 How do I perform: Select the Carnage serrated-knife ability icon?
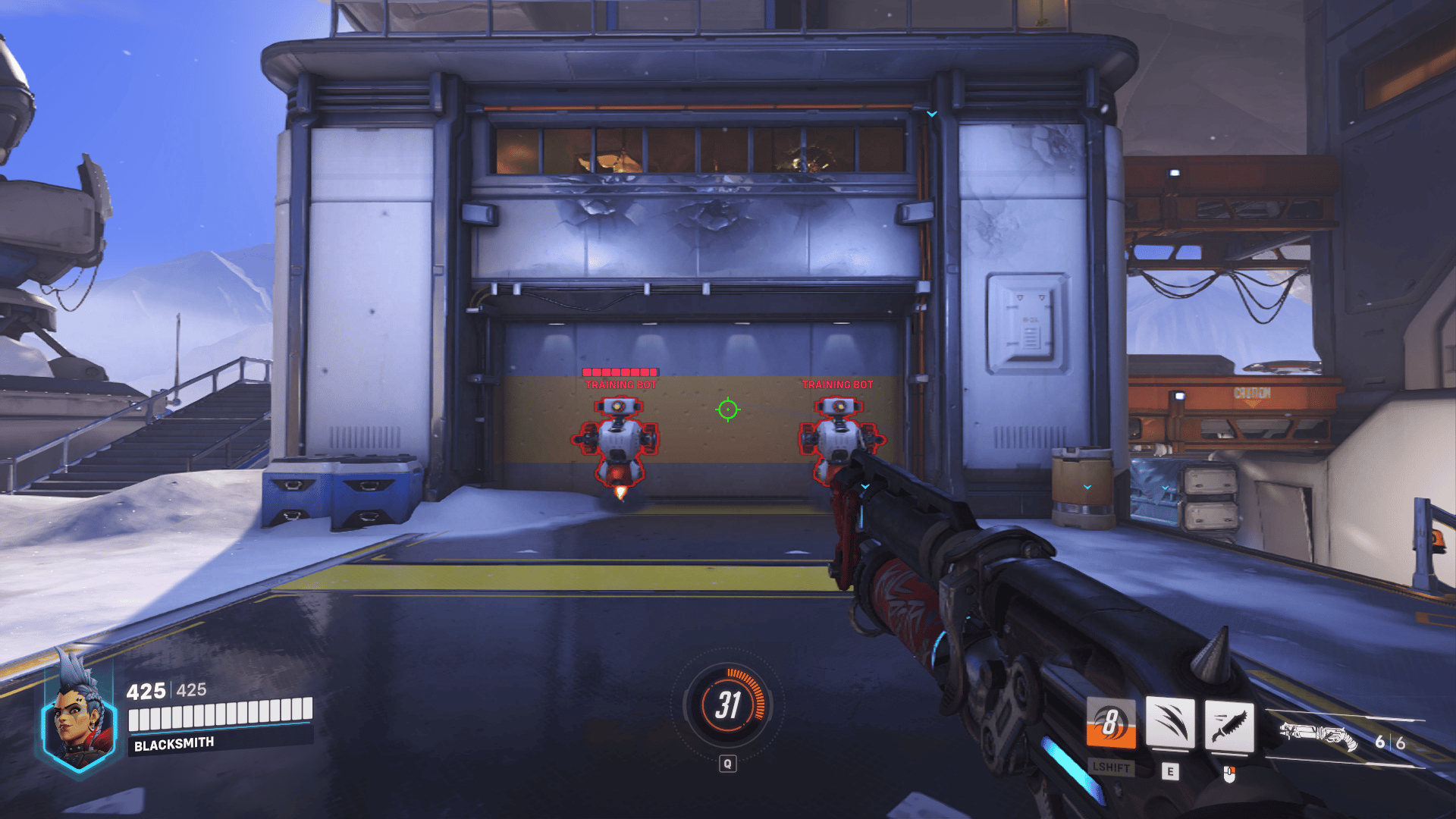(1229, 724)
